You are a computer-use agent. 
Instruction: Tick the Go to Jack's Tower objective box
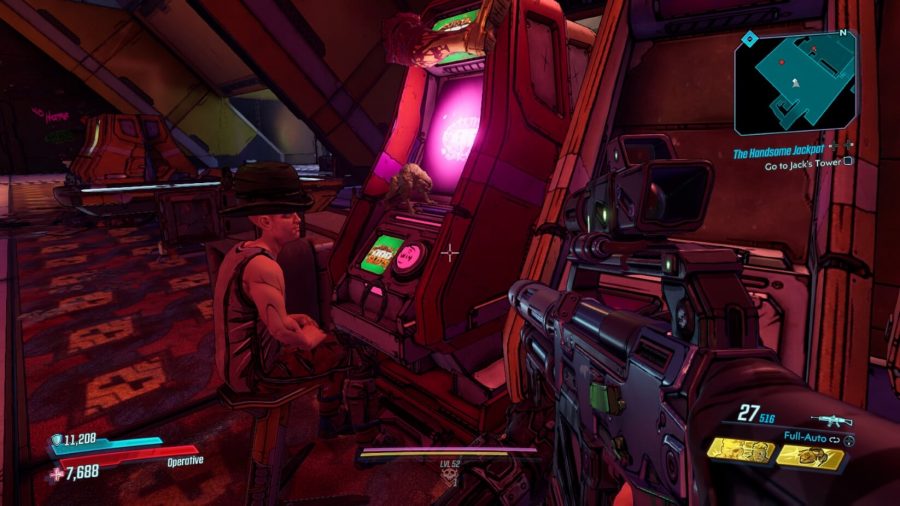pyautogui.click(x=848, y=161)
